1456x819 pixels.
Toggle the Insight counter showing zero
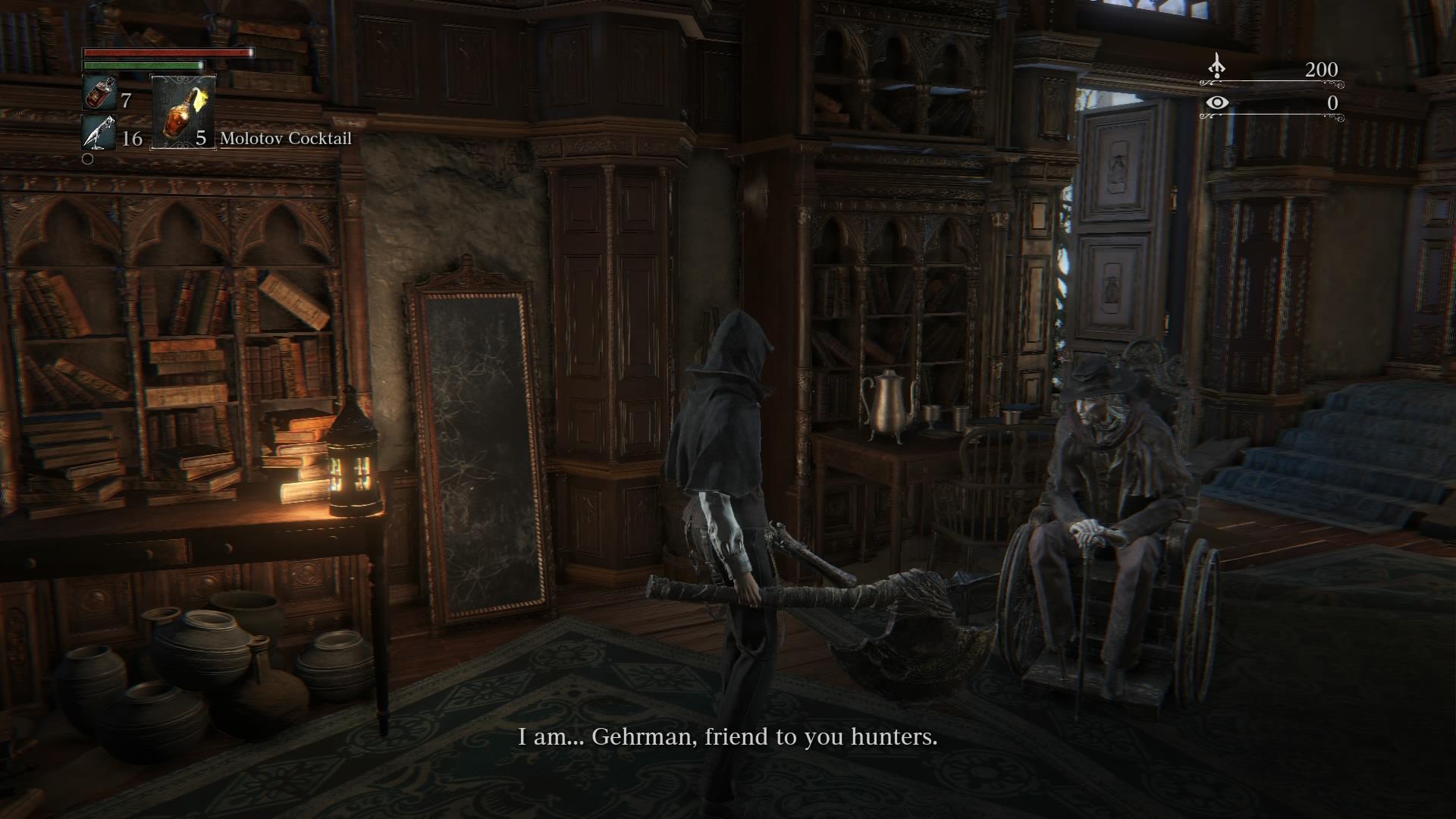(x=1331, y=102)
